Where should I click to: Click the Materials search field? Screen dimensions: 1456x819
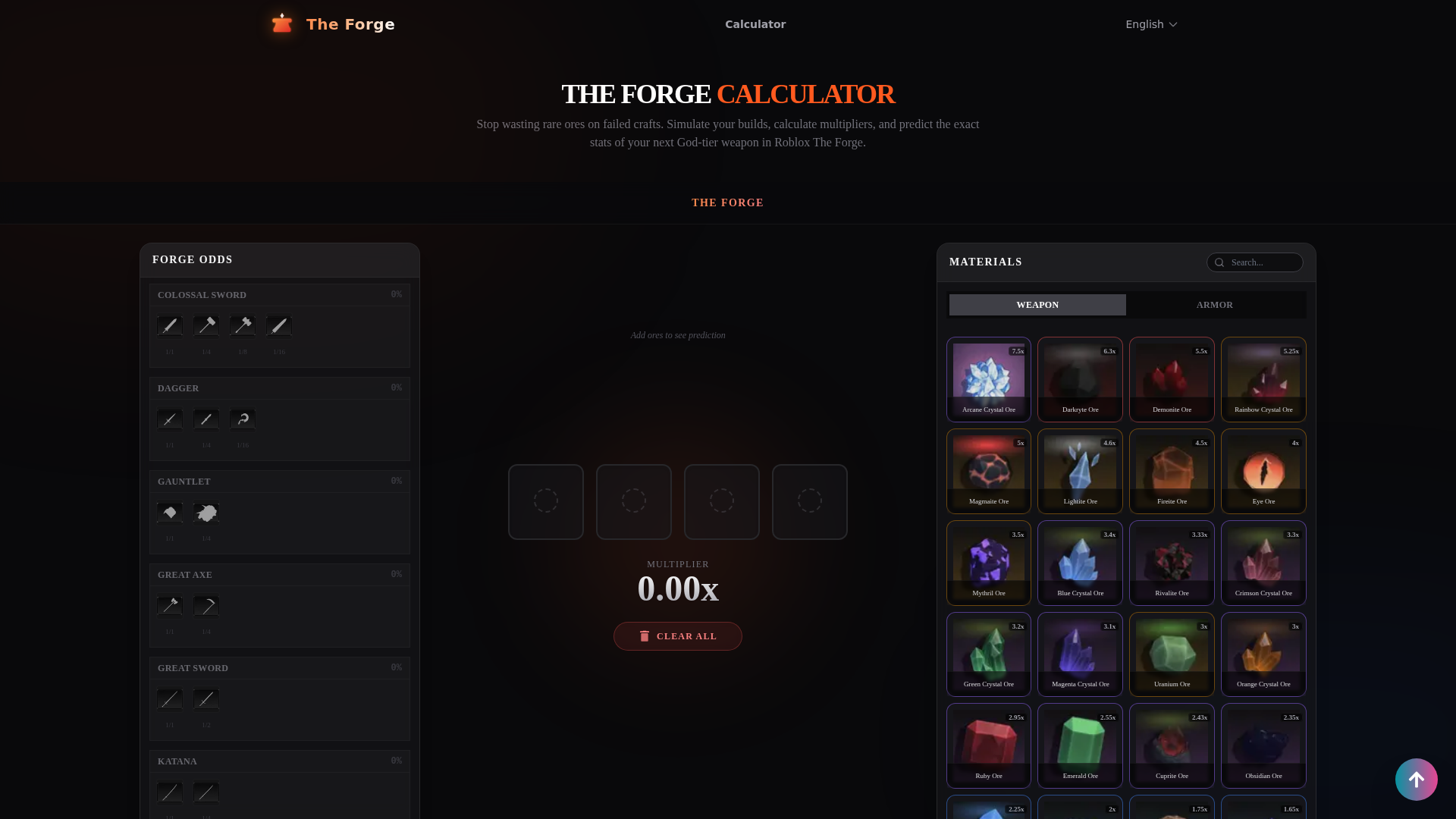1259,262
